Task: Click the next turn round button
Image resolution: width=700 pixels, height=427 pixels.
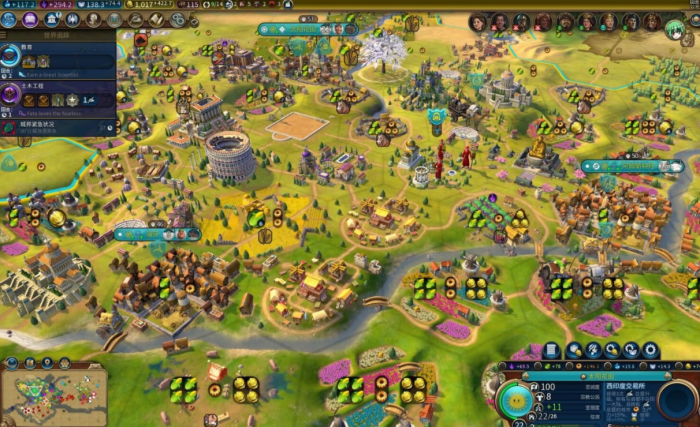Action: coord(676,402)
